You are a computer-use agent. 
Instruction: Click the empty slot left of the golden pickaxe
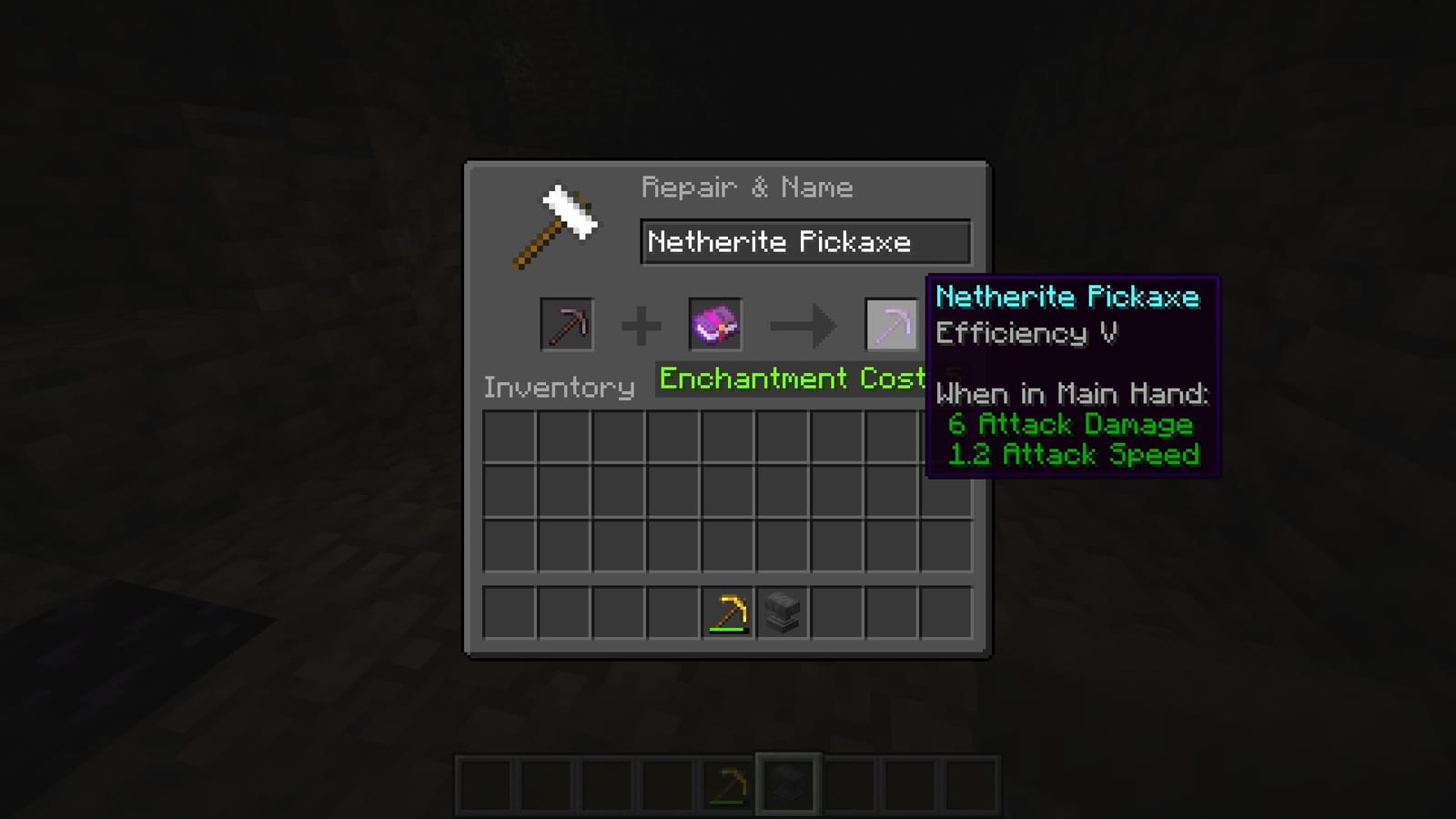coord(674,611)
